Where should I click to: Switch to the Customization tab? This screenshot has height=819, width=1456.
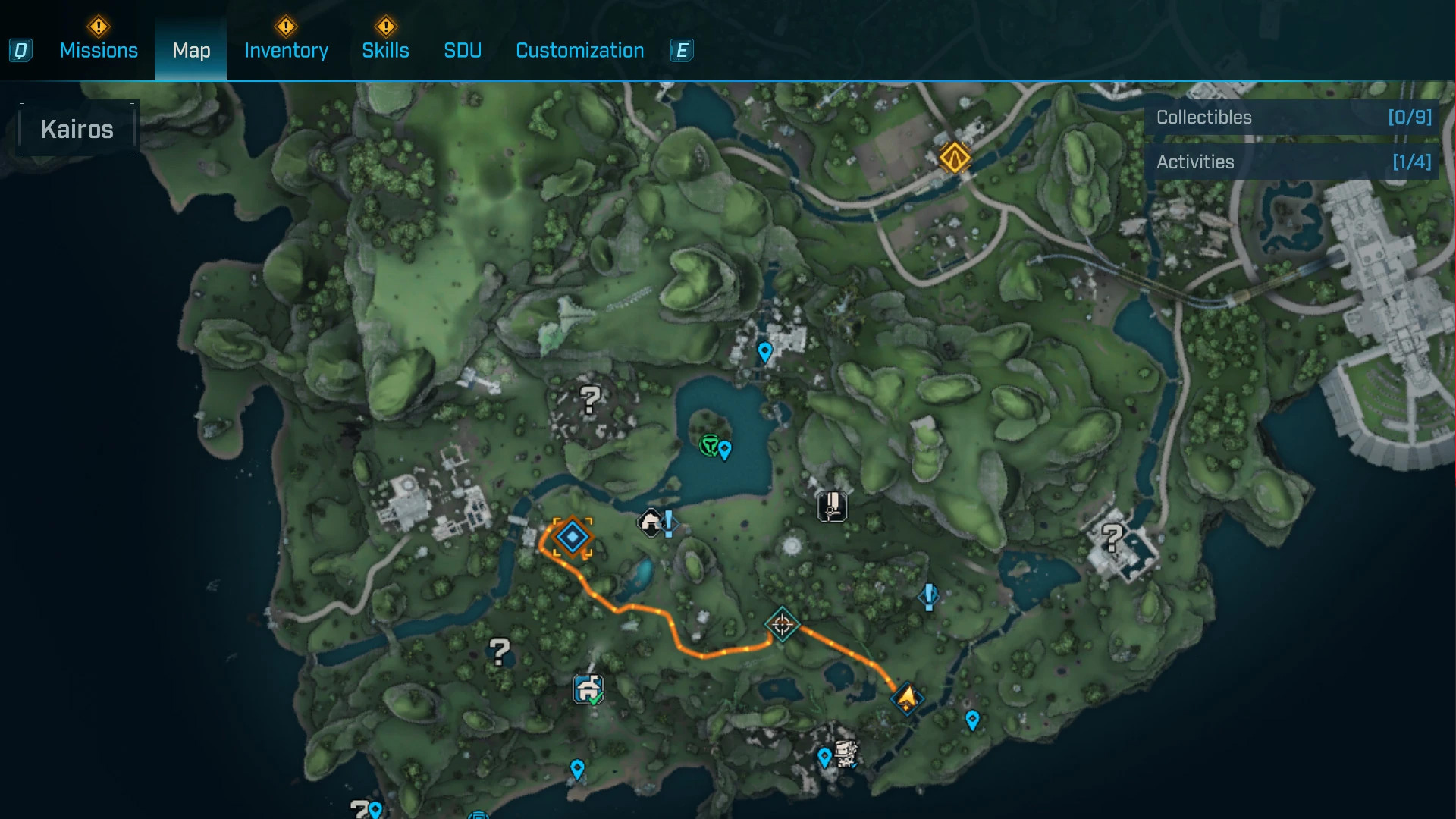pos(579,51)
